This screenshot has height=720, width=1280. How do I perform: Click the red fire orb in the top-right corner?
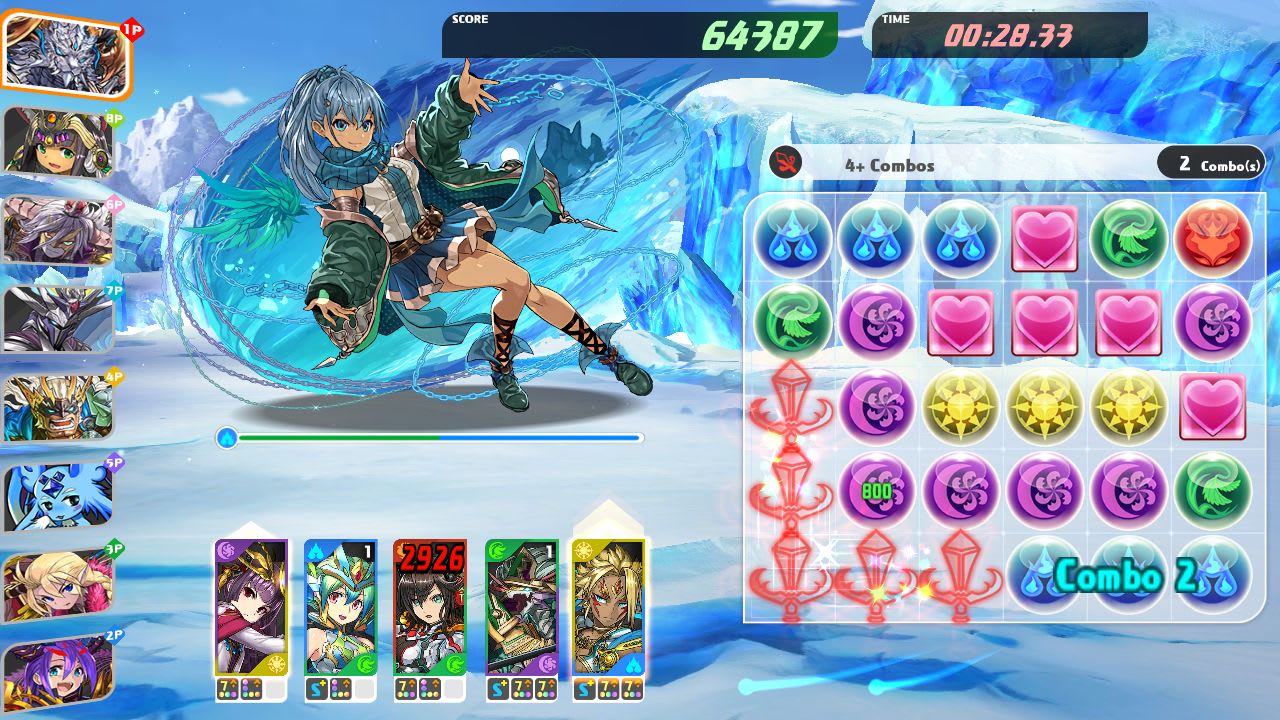coord(1213,238)
